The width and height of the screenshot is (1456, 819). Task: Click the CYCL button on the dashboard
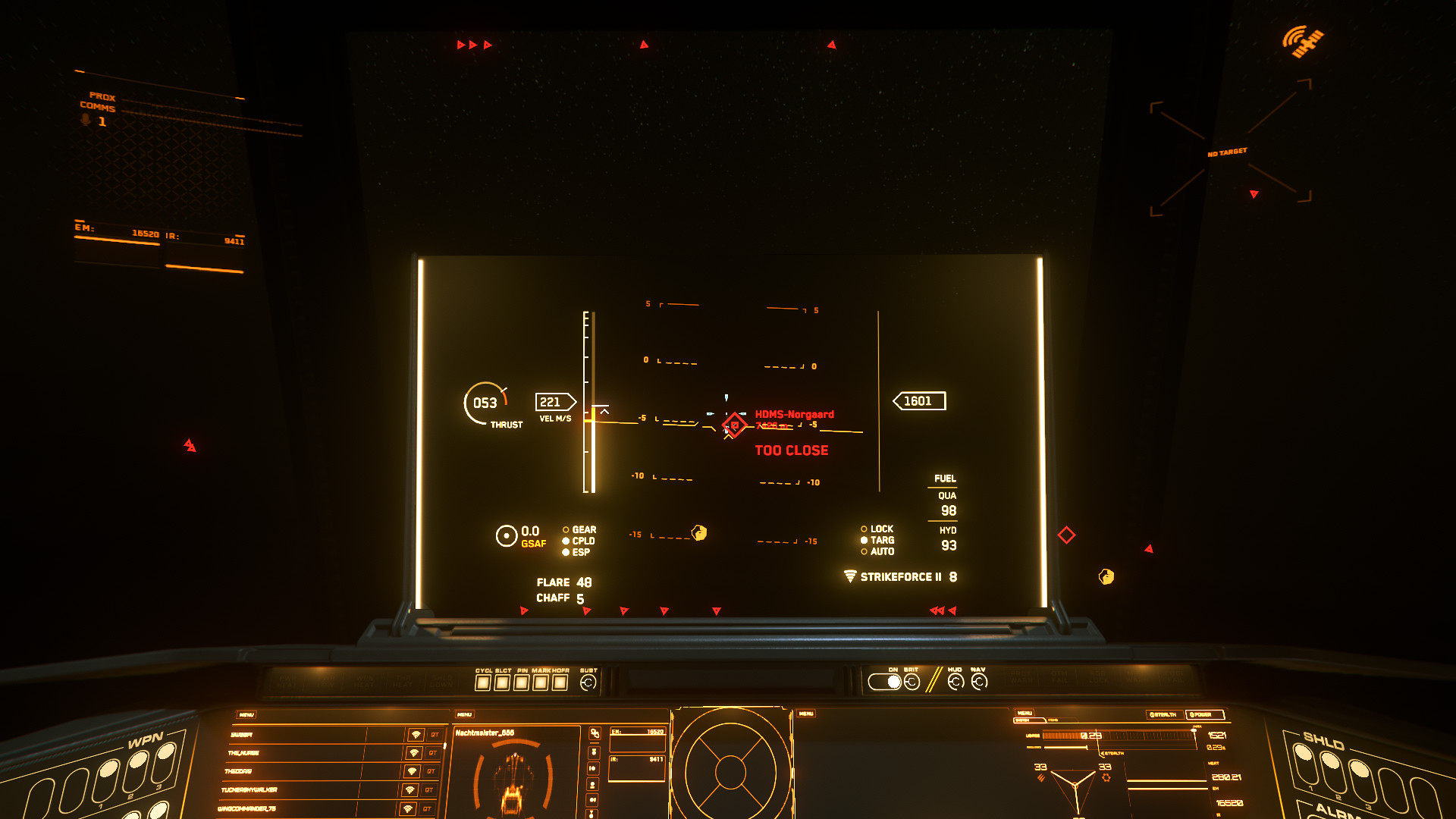pyautogui.click(x=483, y=682)
